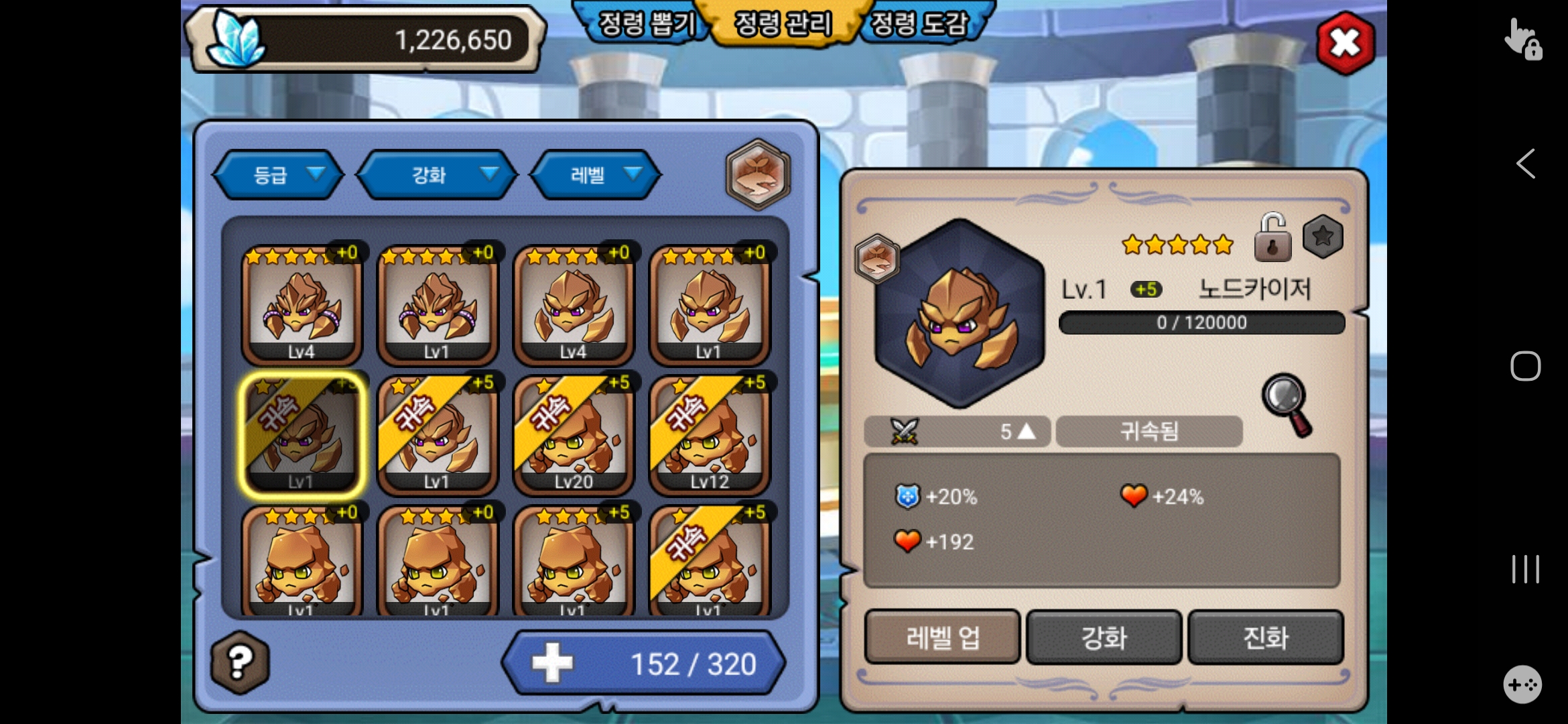1568x724 pixels.
Task: Open the question mark help button
Action: [240, 662]
